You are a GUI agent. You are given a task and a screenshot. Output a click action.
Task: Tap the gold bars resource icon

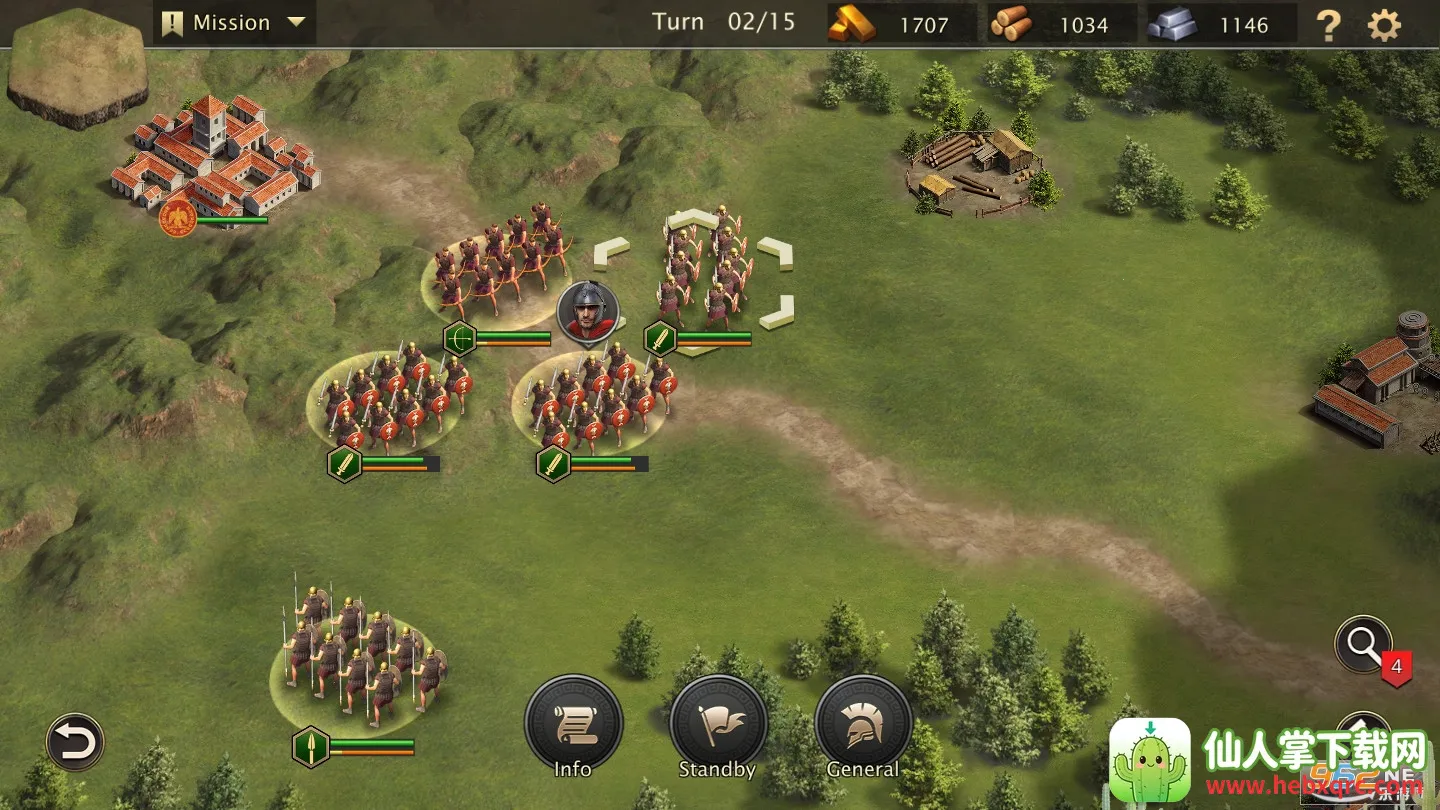pyautogui.click(x=851, y=24)
